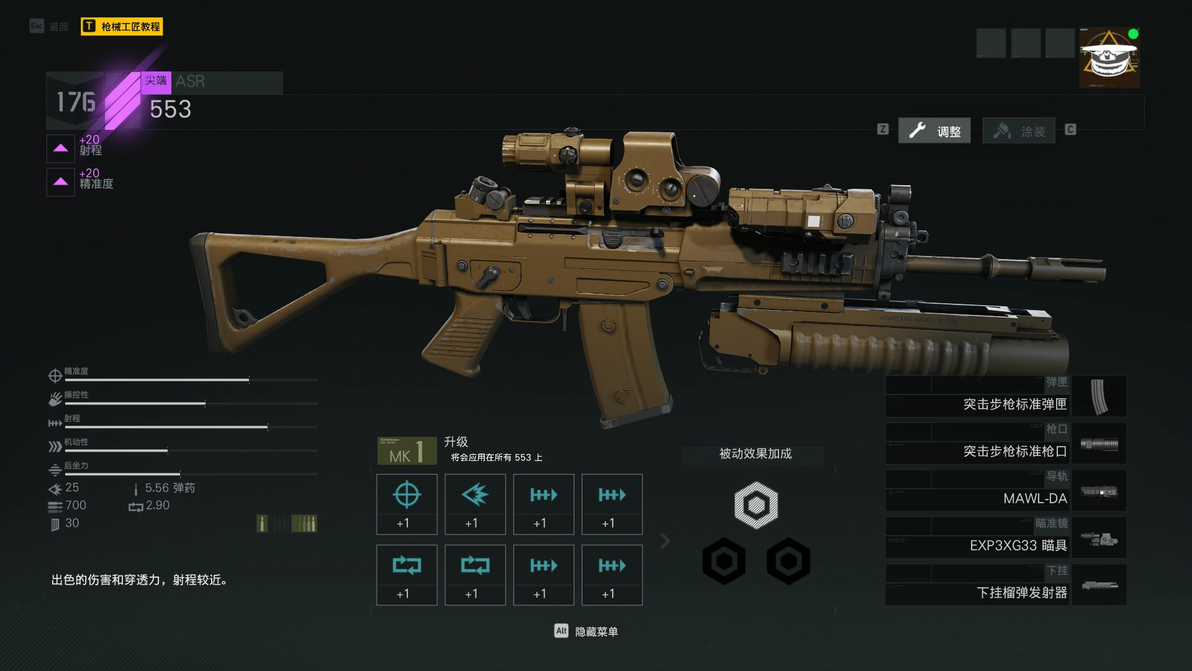Select the 瞄准镜 EXP3XG33 scope slot
The width and height of the screenshot is (1192, 671).
[x=1005, y=538]
